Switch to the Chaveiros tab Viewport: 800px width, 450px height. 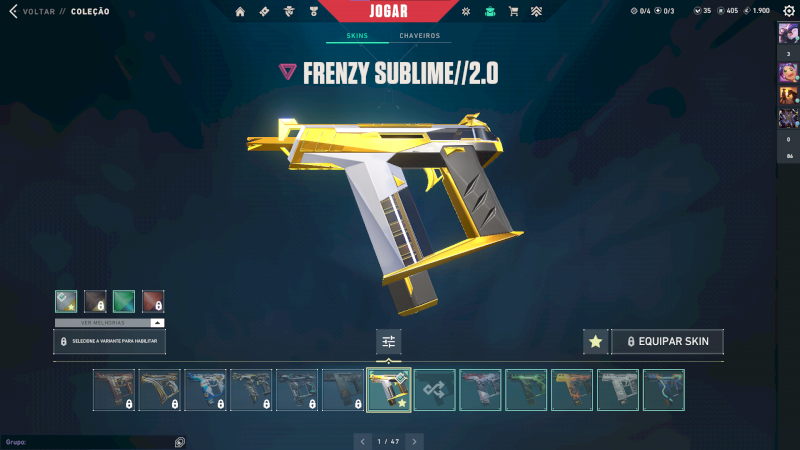pos(419,36)
